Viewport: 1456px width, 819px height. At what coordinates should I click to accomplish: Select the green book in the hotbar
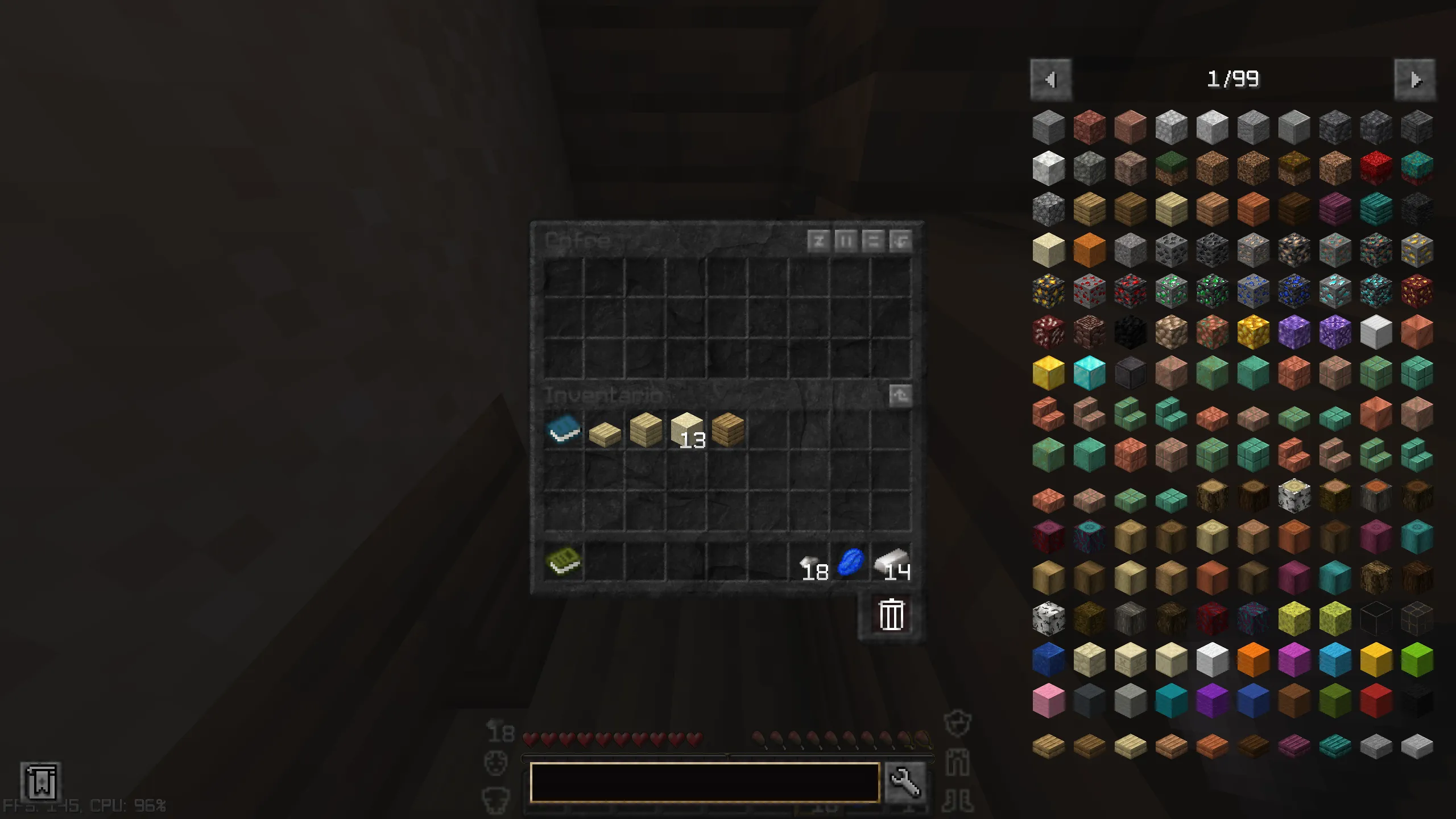564,562
